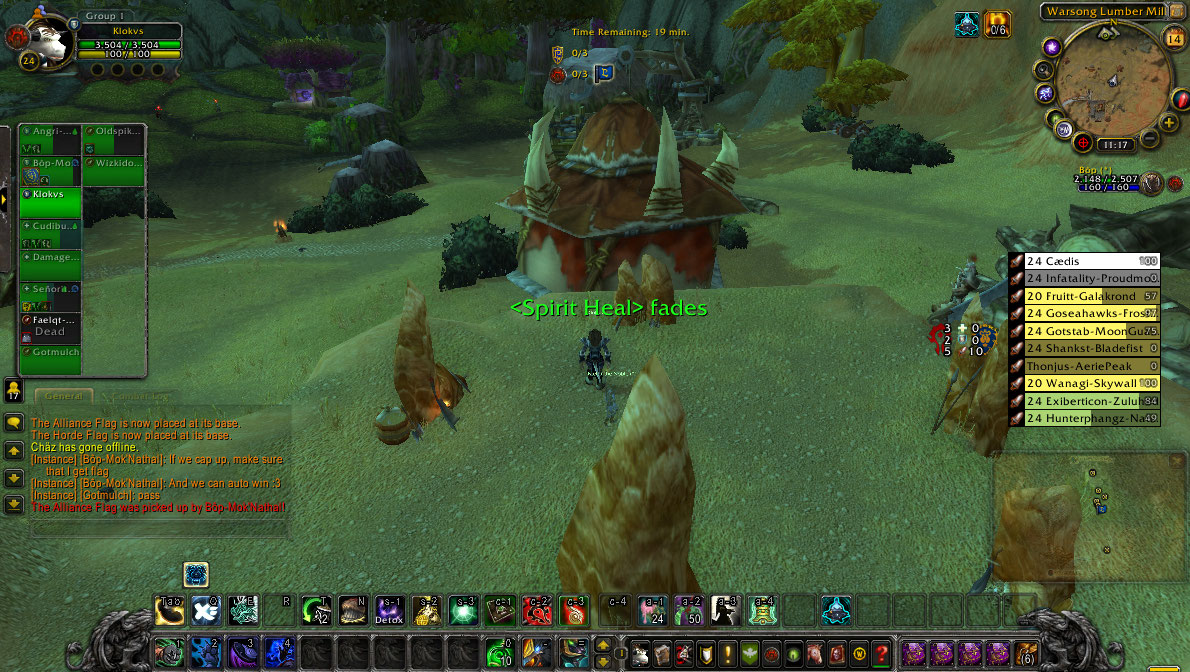
Task: Open the backpack bag showing (6)
Action: point(1025,653)
